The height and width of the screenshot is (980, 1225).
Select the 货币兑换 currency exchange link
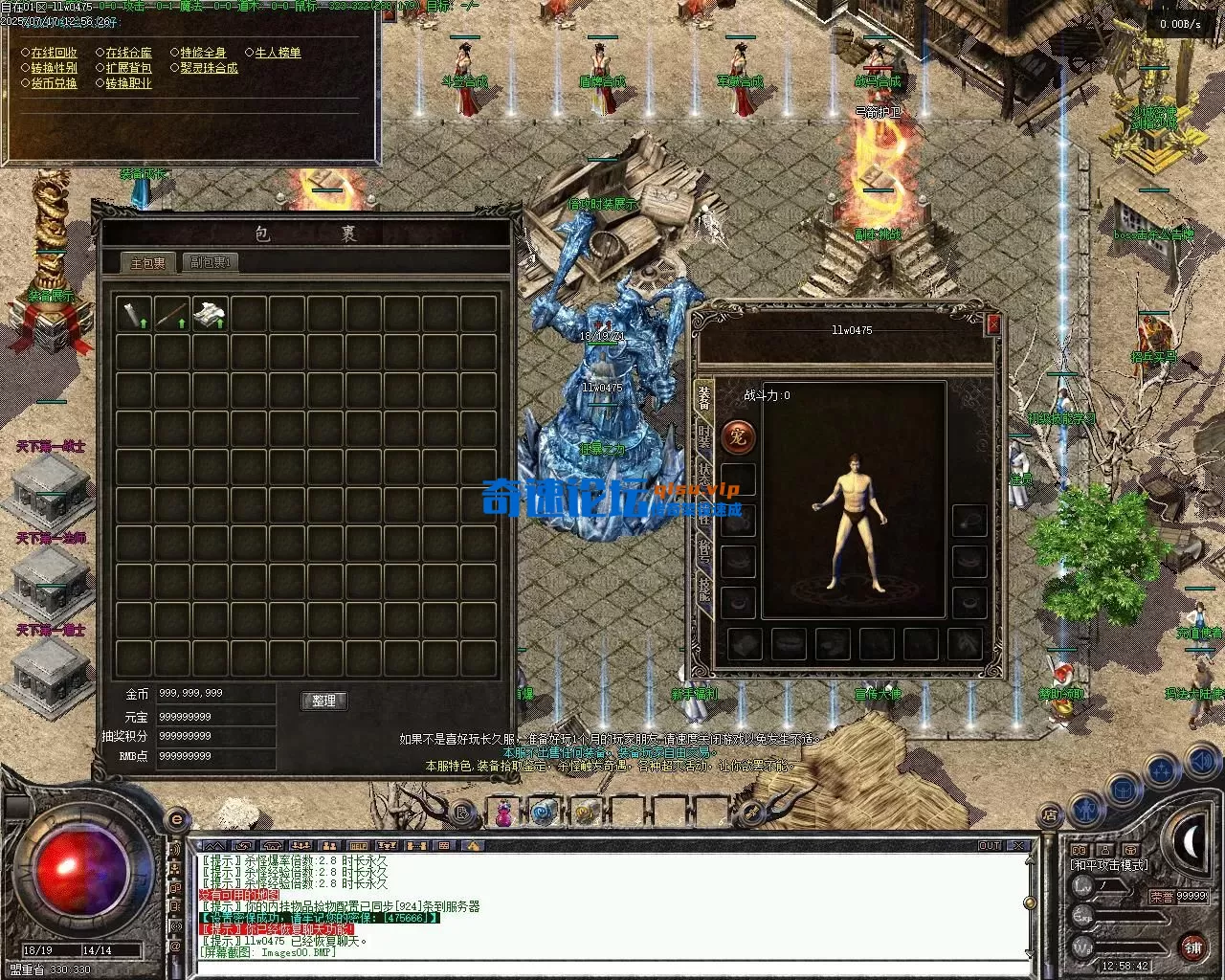[x=54, y=83]
